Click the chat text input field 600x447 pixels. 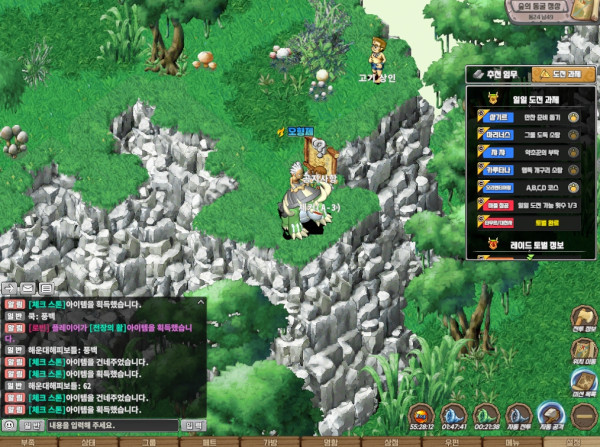click(110, 426)
